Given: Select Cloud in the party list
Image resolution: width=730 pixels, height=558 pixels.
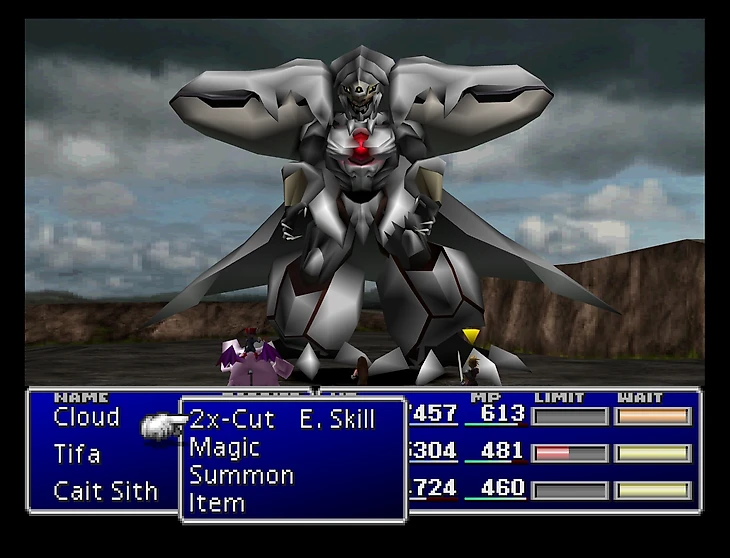Looking at the screenshot, I should tap(87, 417).
